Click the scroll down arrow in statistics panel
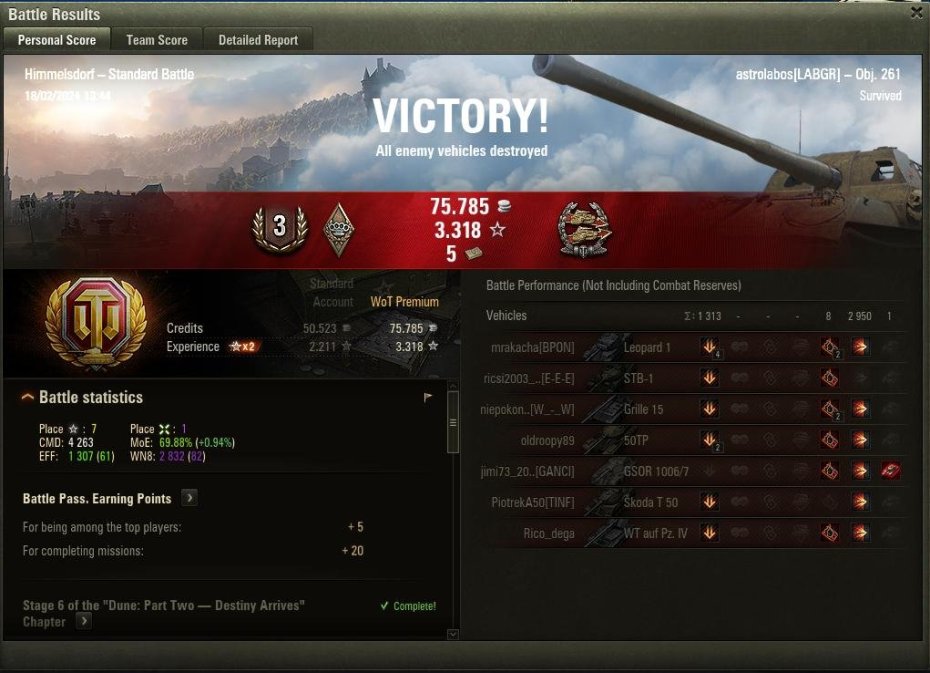Viewport: 930px width, 673px height. point(452,633)
